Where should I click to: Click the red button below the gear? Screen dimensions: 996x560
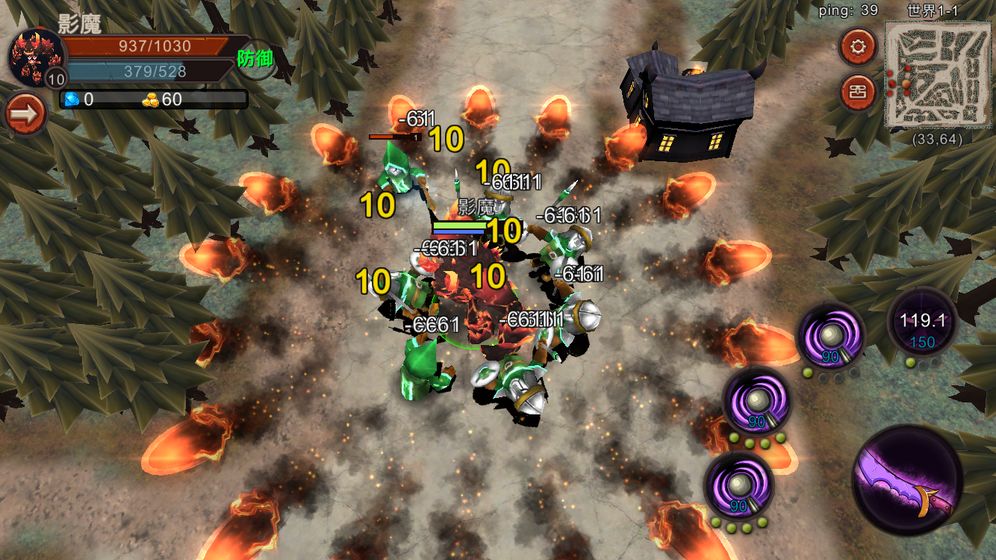pyautogui.click(x=857, y=91)
